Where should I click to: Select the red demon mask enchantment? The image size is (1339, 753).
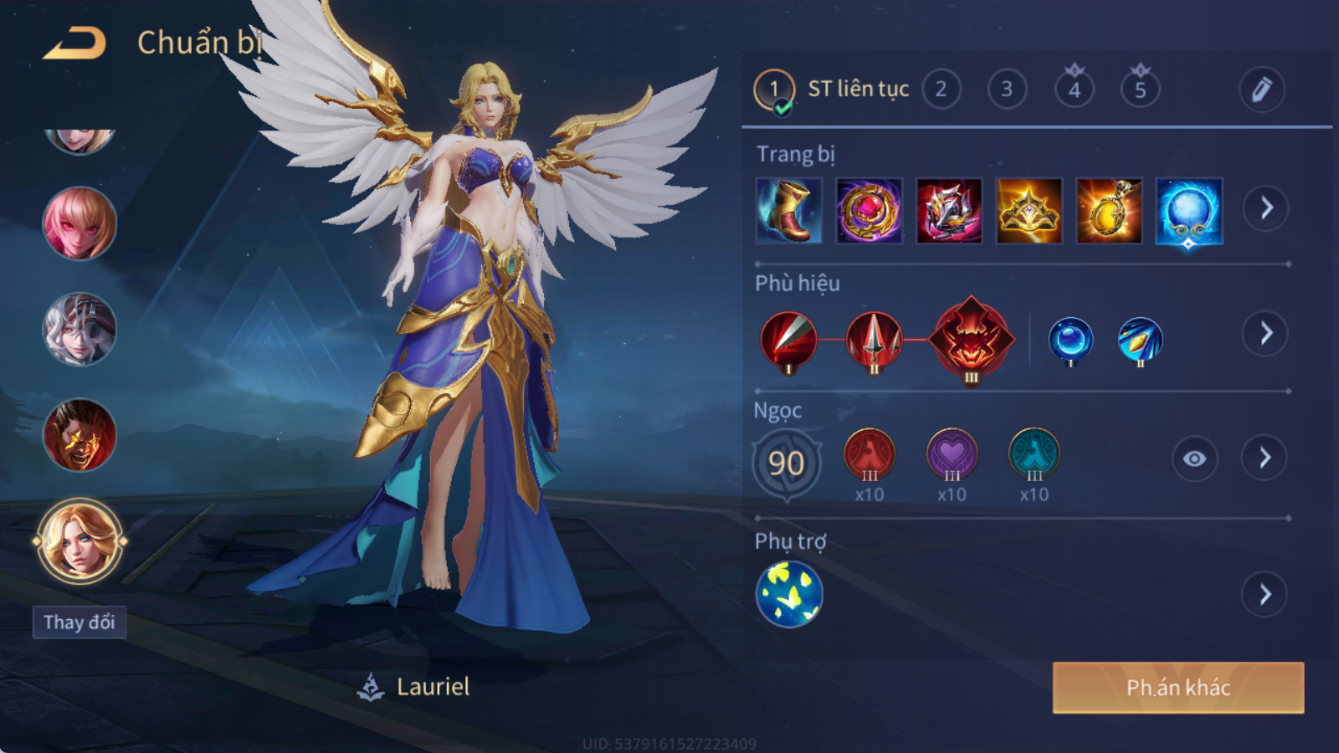click(x=971, y=339)
